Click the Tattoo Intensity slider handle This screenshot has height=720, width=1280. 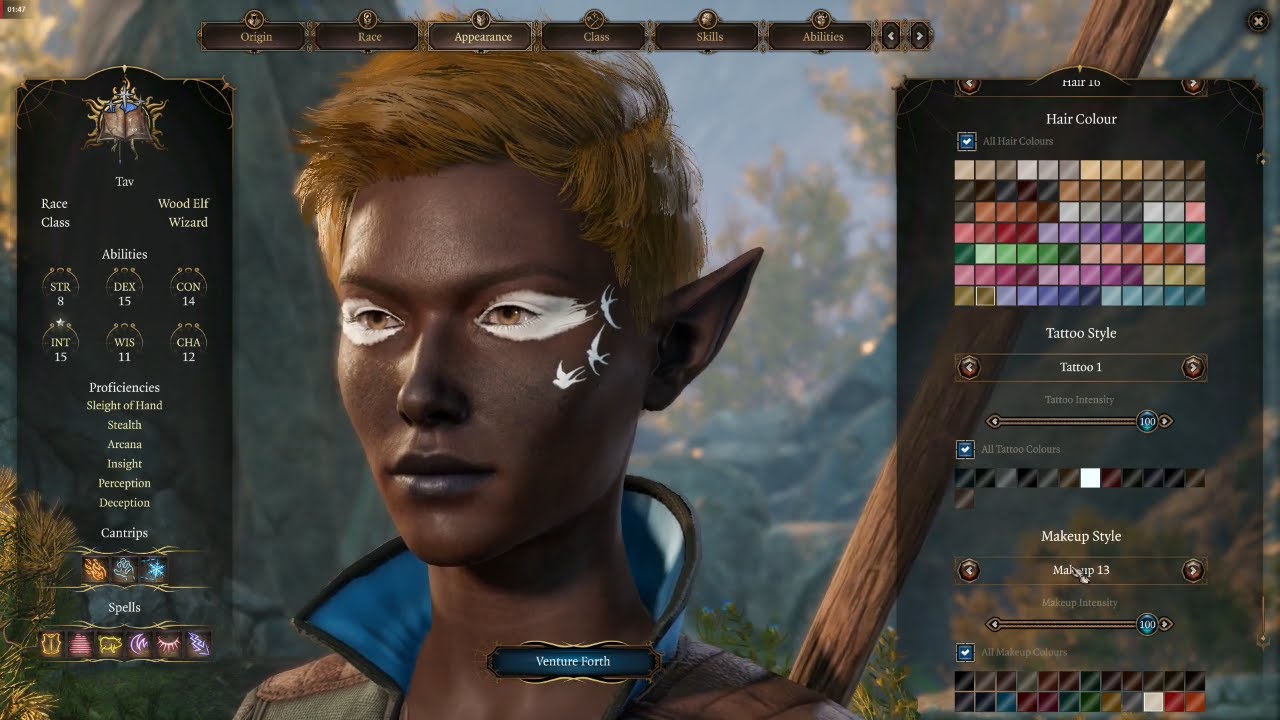1147,422
